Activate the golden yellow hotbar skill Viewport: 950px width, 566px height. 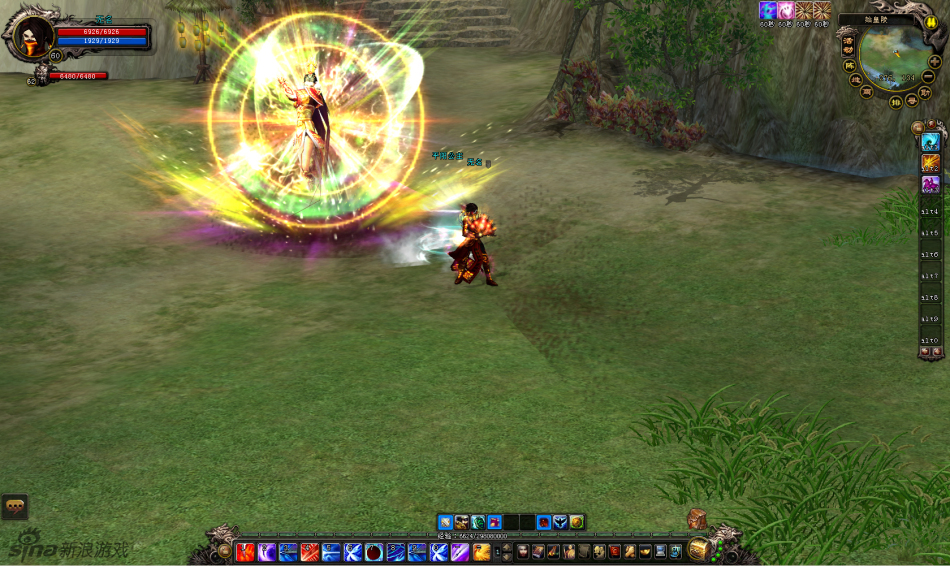pyautogui.click(x=482, y=551)
